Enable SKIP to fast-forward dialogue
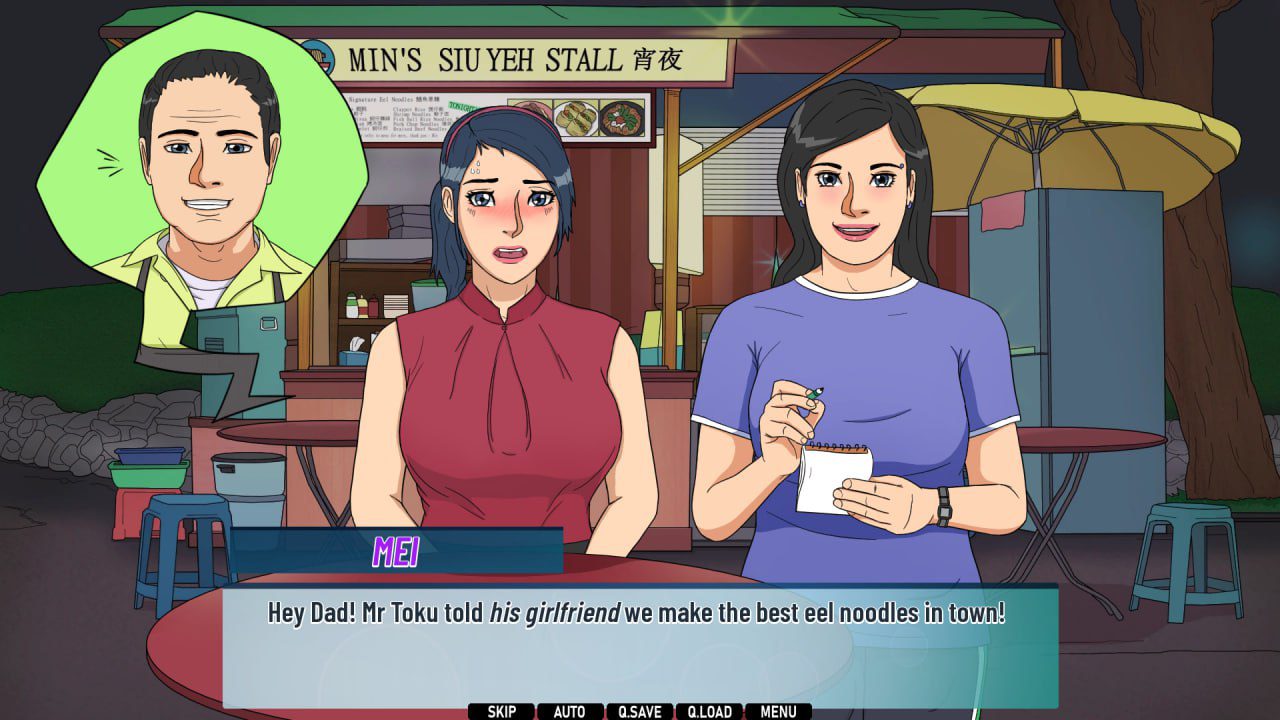Screen dimensions: 1280x720 500,712
